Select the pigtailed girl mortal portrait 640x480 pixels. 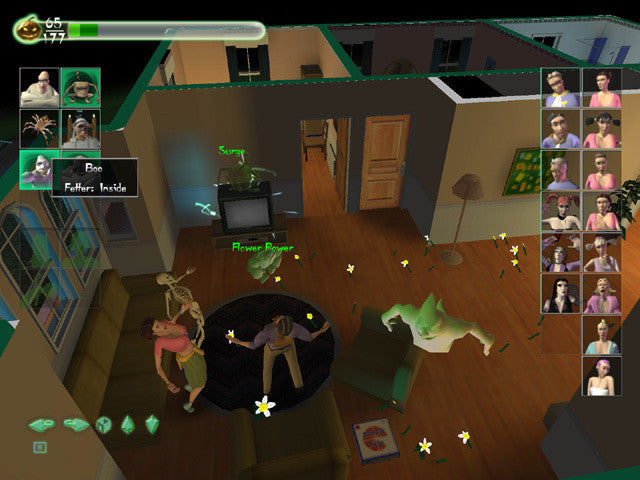click(x=602, y=129)
